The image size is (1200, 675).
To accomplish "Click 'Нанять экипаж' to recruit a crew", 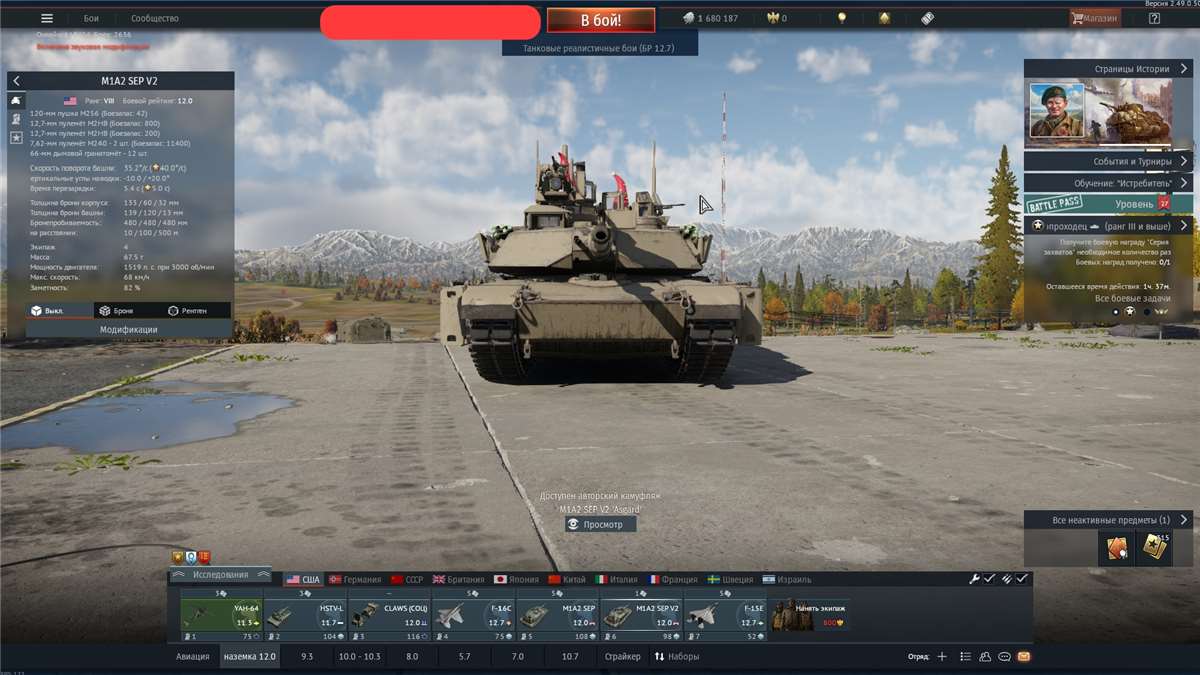I will pyautogui.click(x=810, y=615).
